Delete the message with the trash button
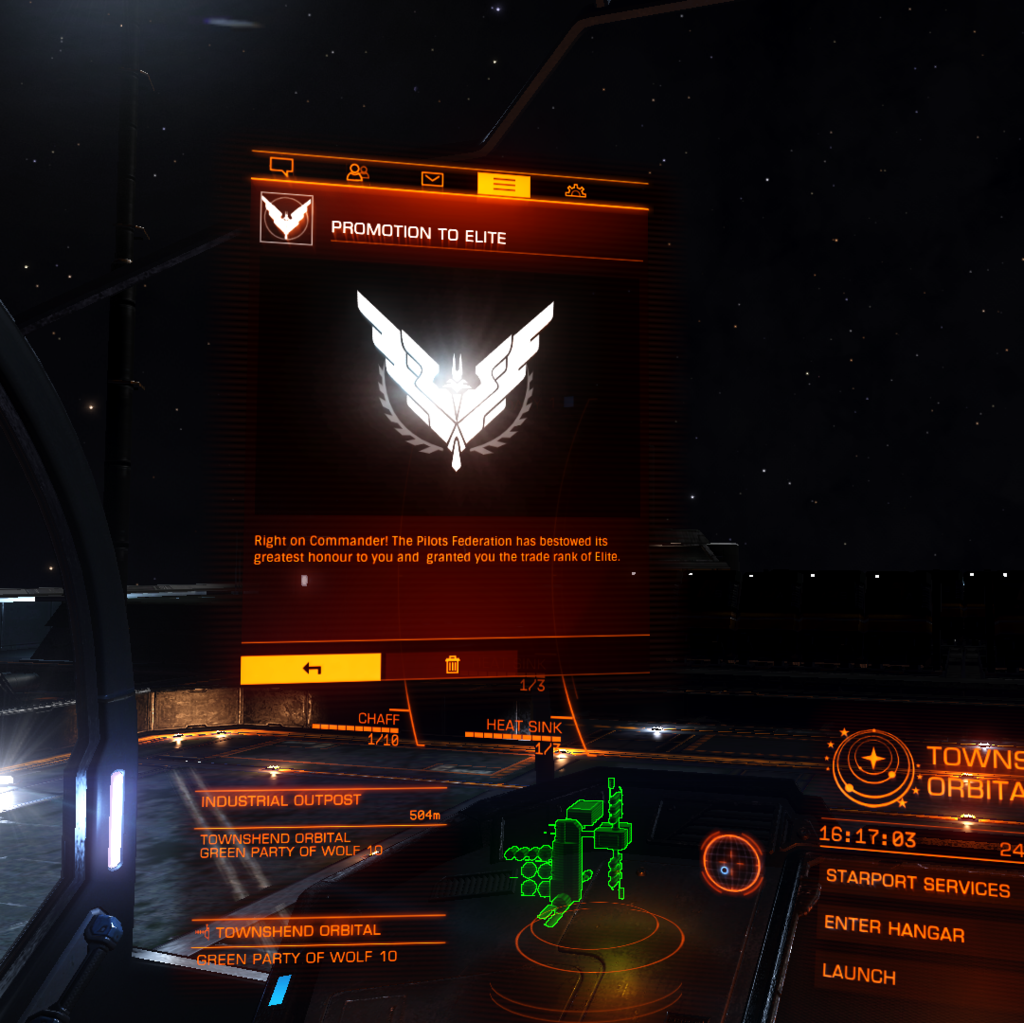This screenshot has width=1024, height=1023. point(452,665)
